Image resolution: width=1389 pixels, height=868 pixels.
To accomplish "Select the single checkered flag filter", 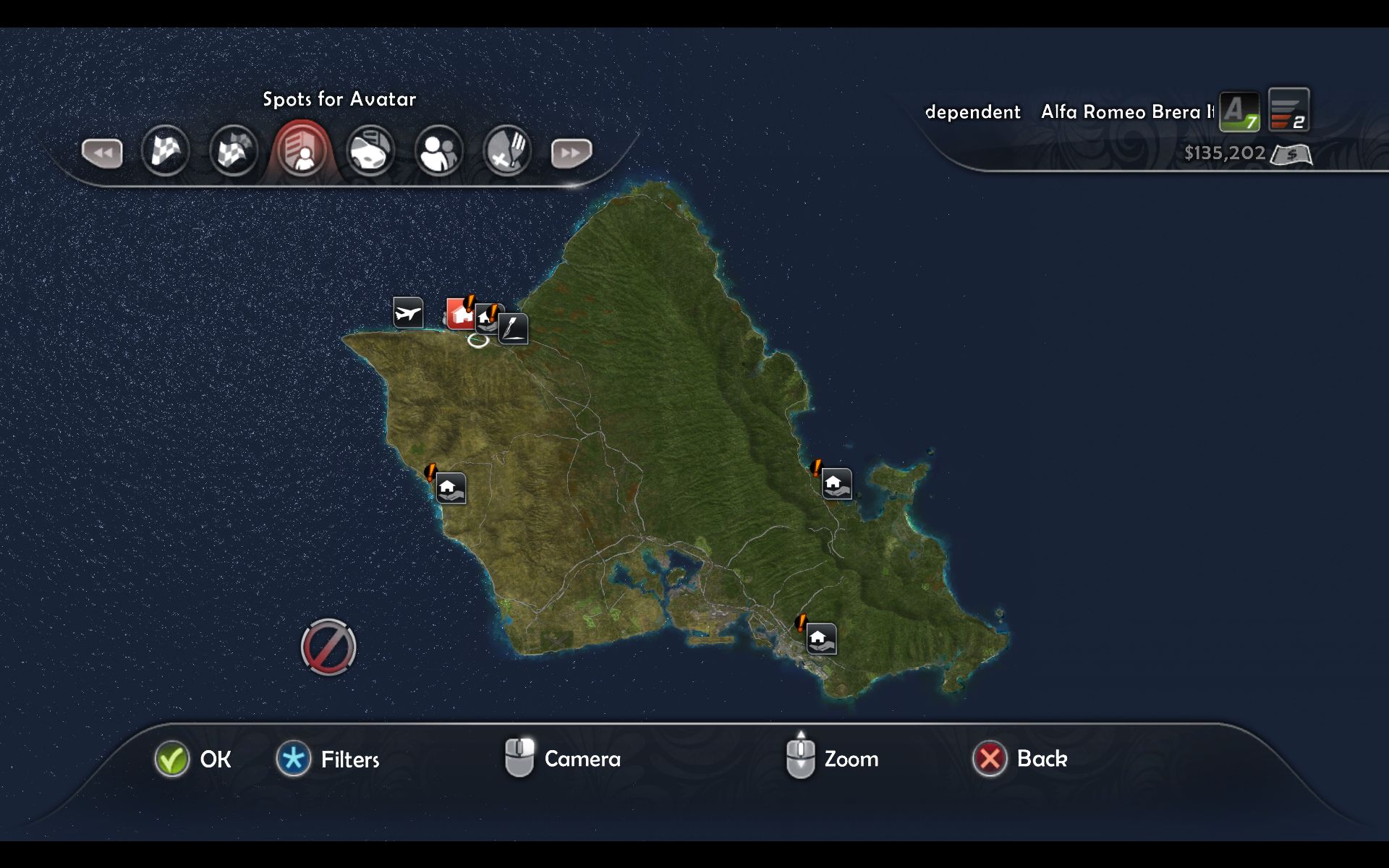I will coord(166,151).
